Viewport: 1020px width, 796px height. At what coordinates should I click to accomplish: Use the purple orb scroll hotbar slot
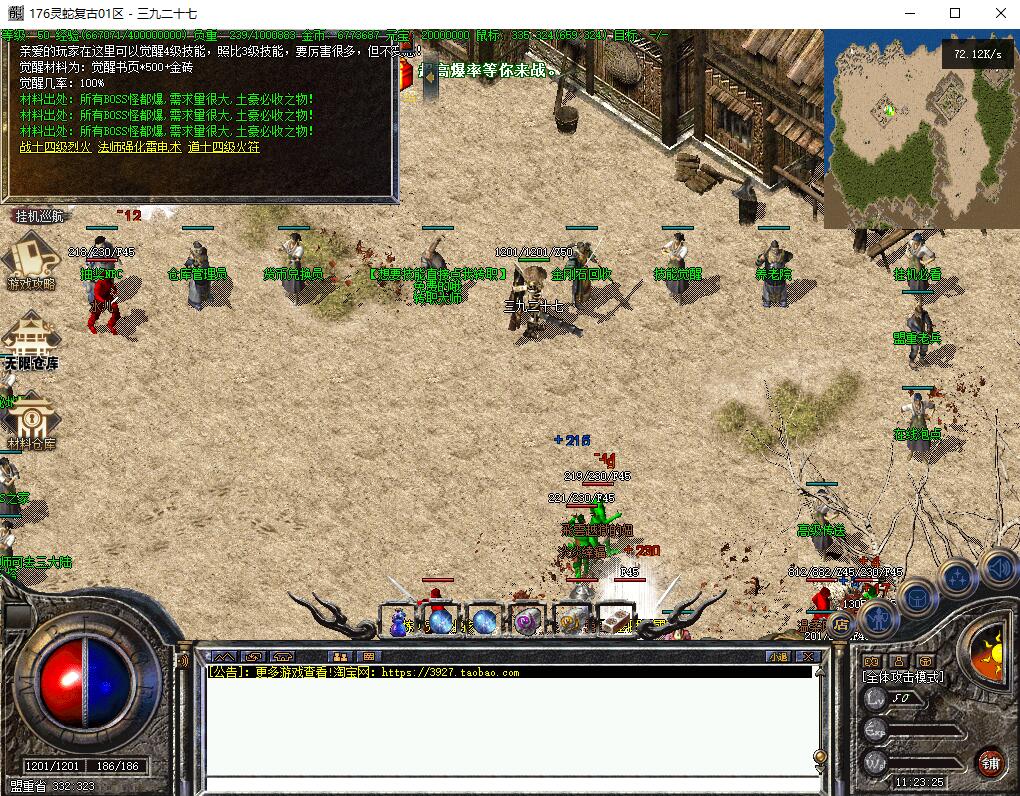(x=526, y=622)
